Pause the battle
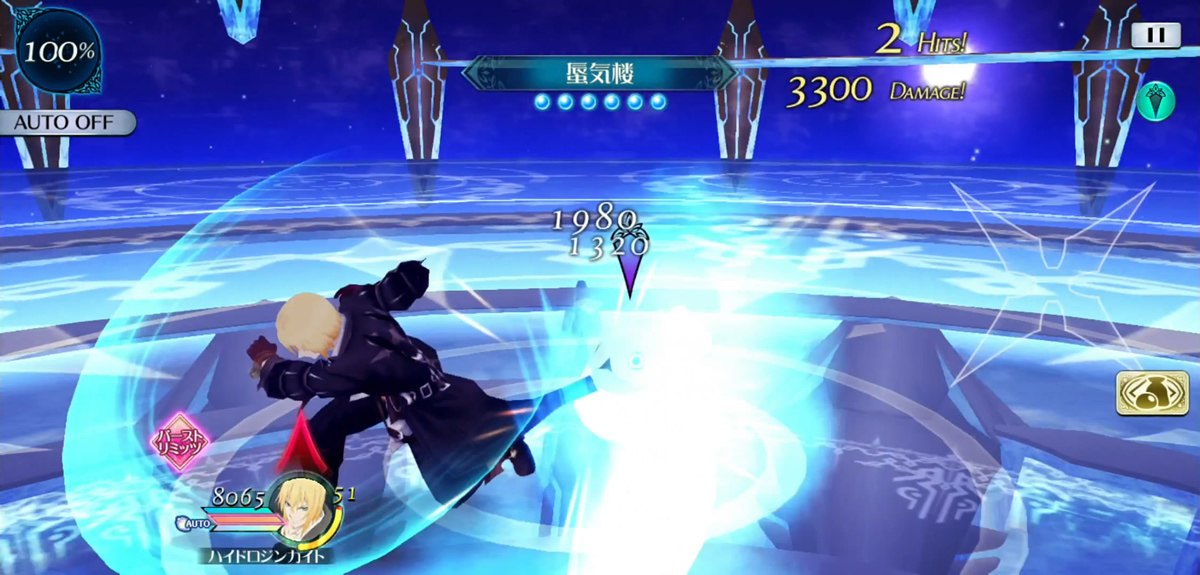This screenshot has height=575, width=1200. tap(1155, 34)
